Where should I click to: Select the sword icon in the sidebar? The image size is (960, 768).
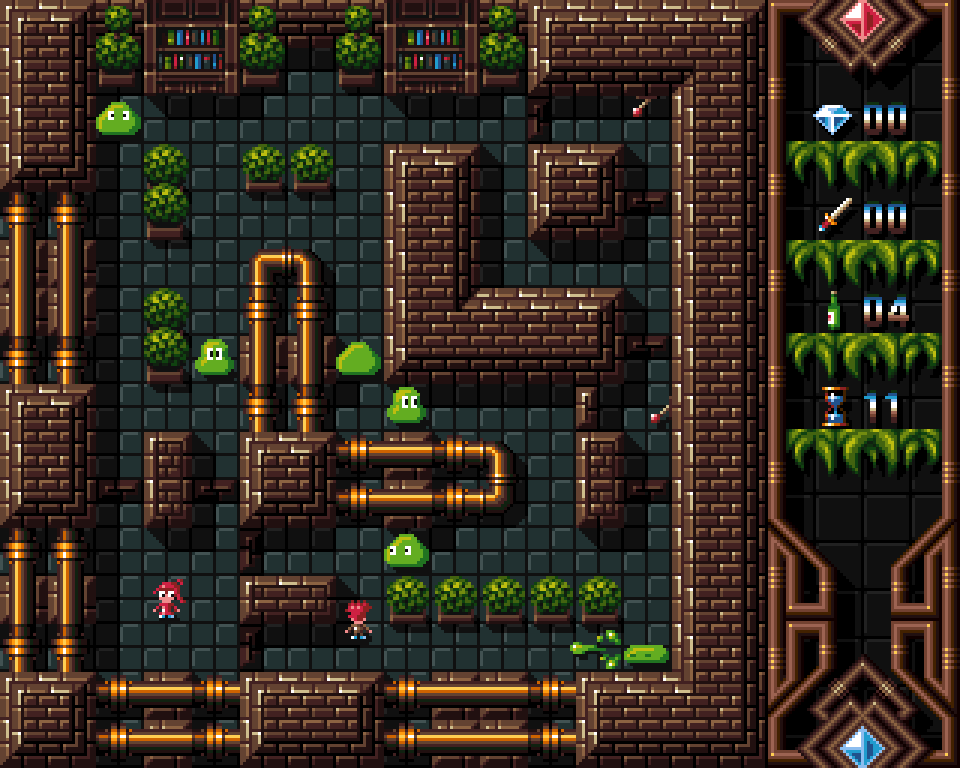tap(834, 215)
